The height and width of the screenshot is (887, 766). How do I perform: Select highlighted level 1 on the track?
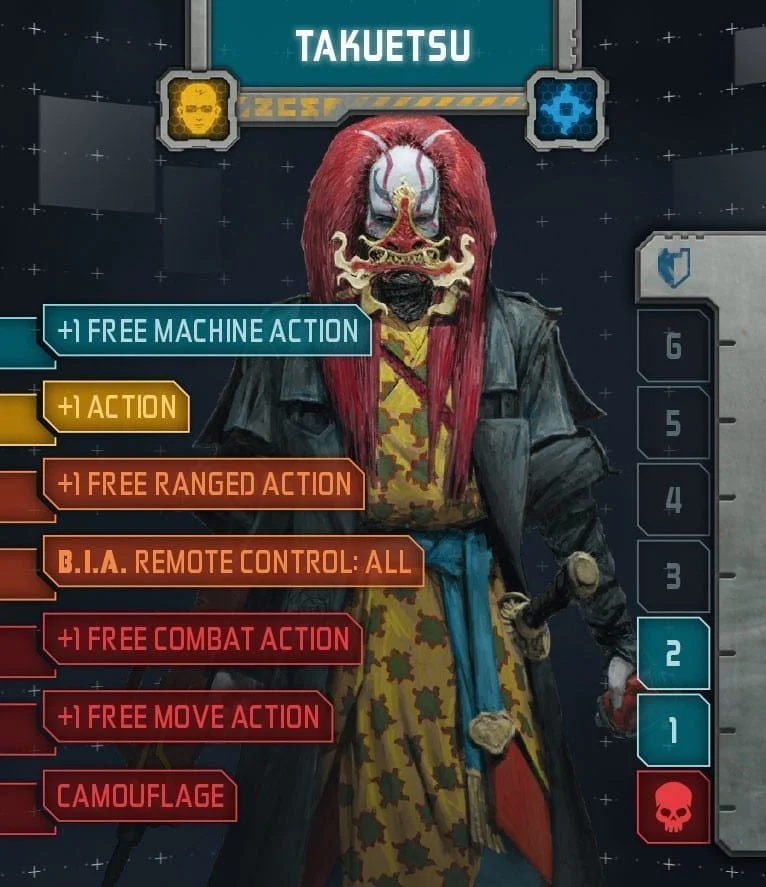(x=673, y=730)
